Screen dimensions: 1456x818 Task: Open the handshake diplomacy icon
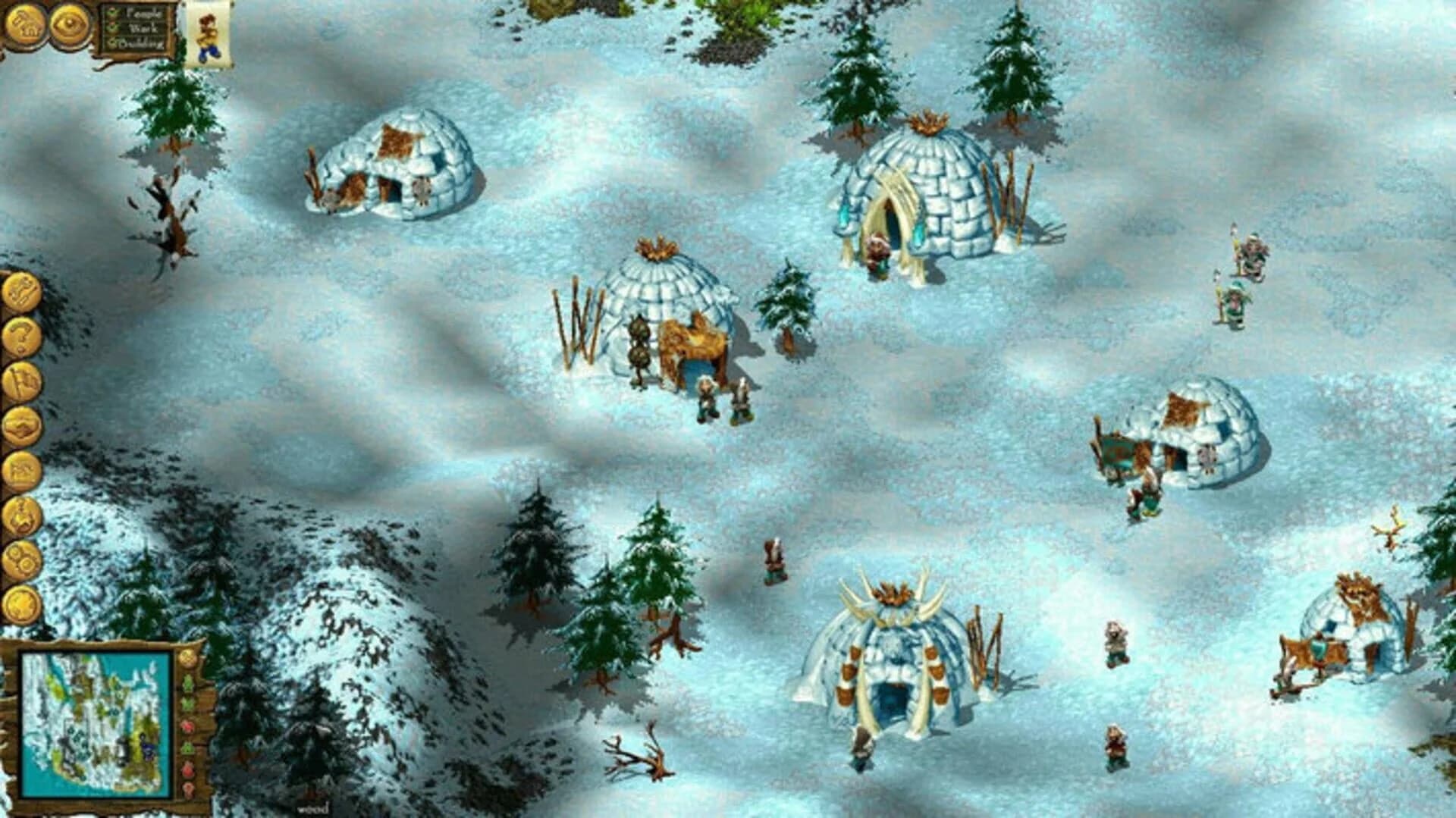tap(21, 426)
